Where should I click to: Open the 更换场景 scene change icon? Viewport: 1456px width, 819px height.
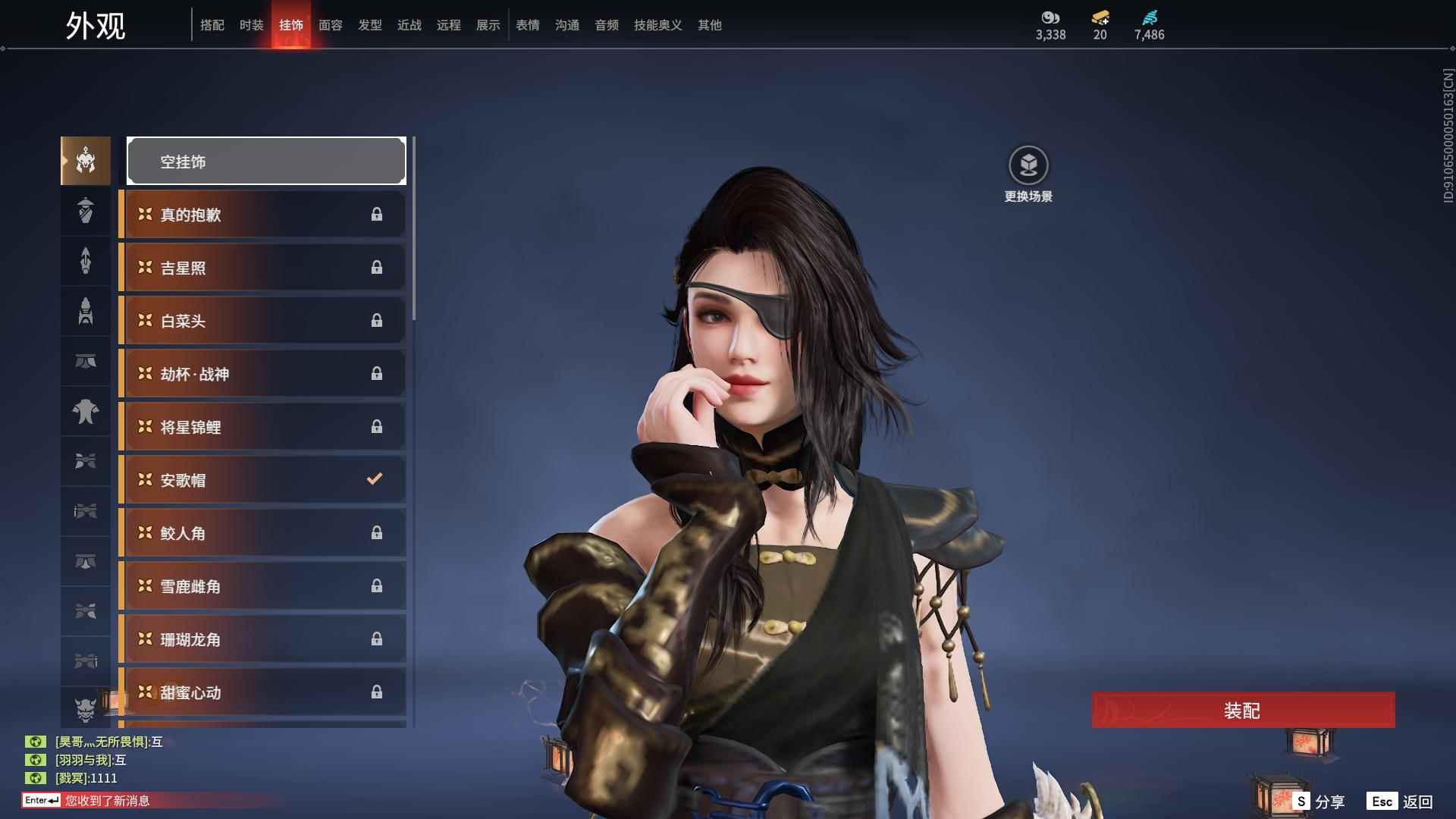pos(1028,165)
